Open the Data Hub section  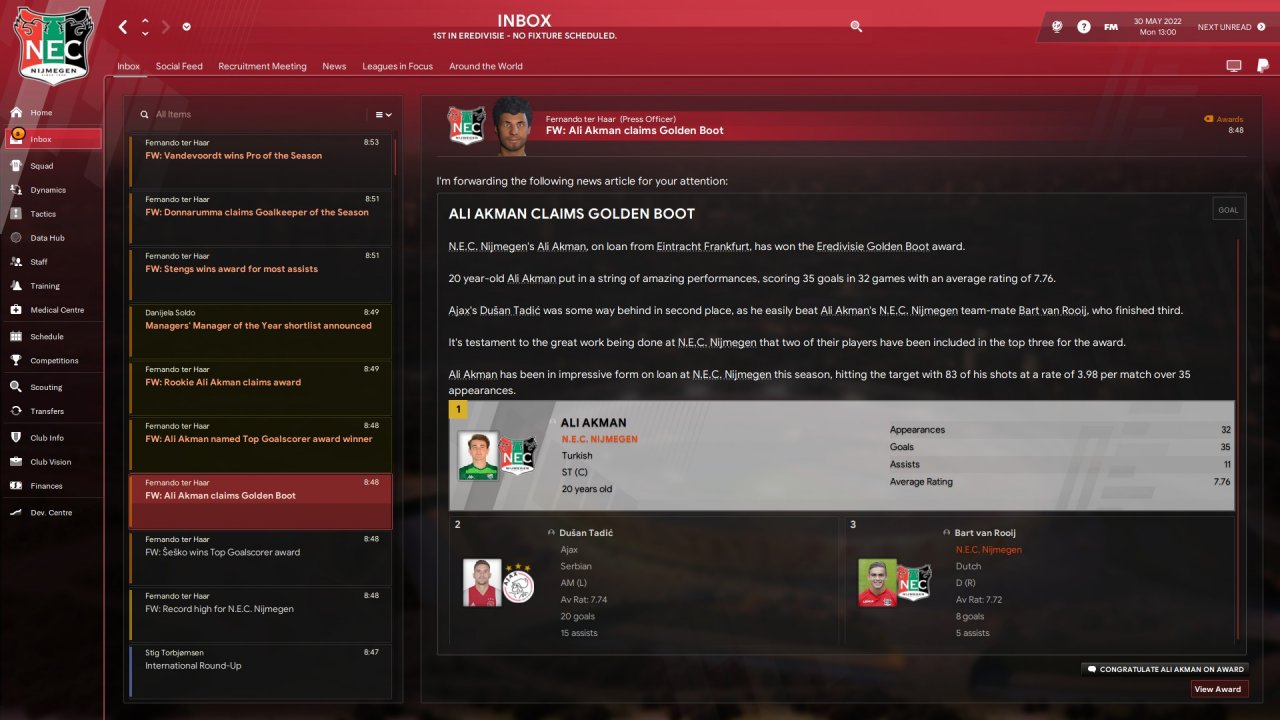[47, 238]
